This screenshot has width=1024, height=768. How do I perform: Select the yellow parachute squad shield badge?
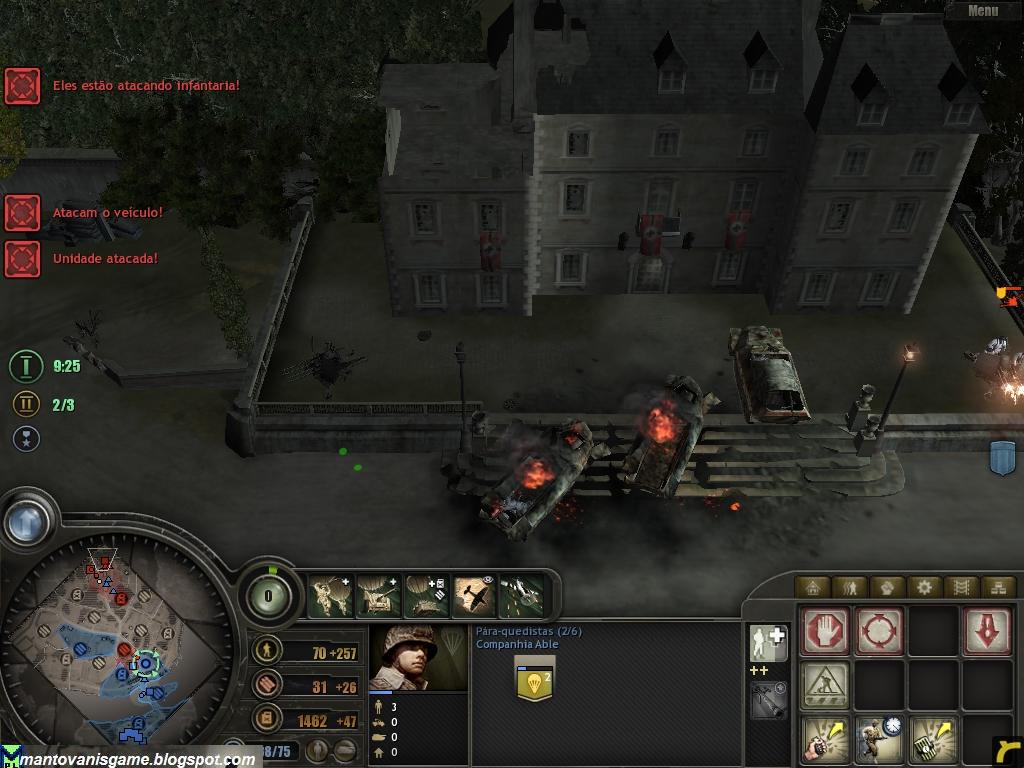534,679
